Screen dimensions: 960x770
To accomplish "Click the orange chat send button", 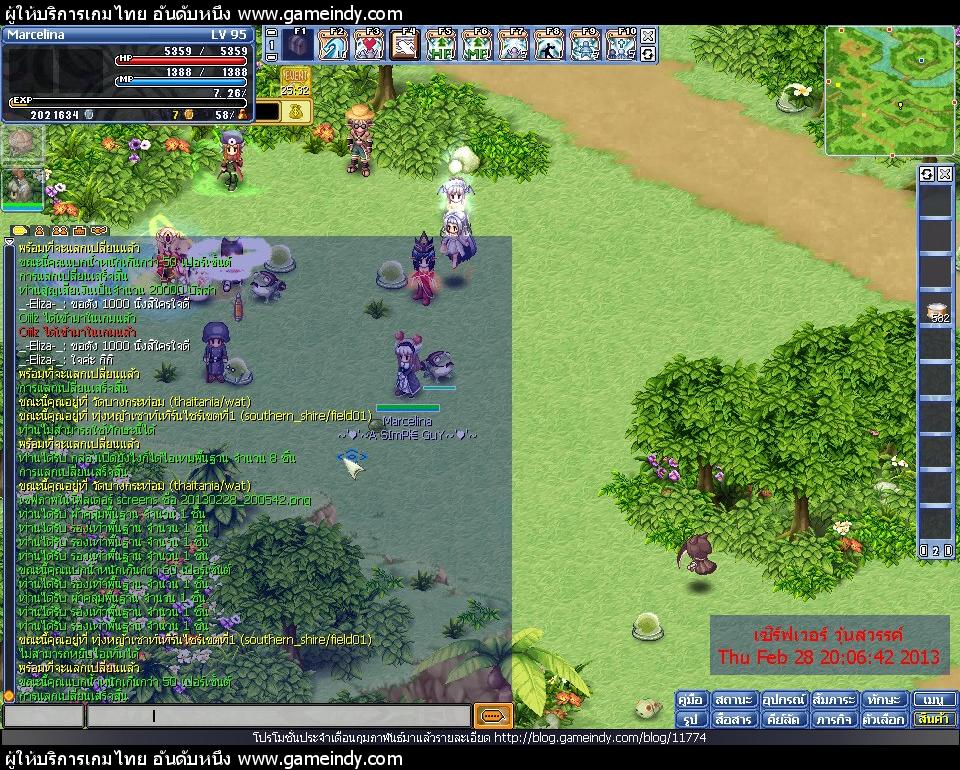I will 494,716.
